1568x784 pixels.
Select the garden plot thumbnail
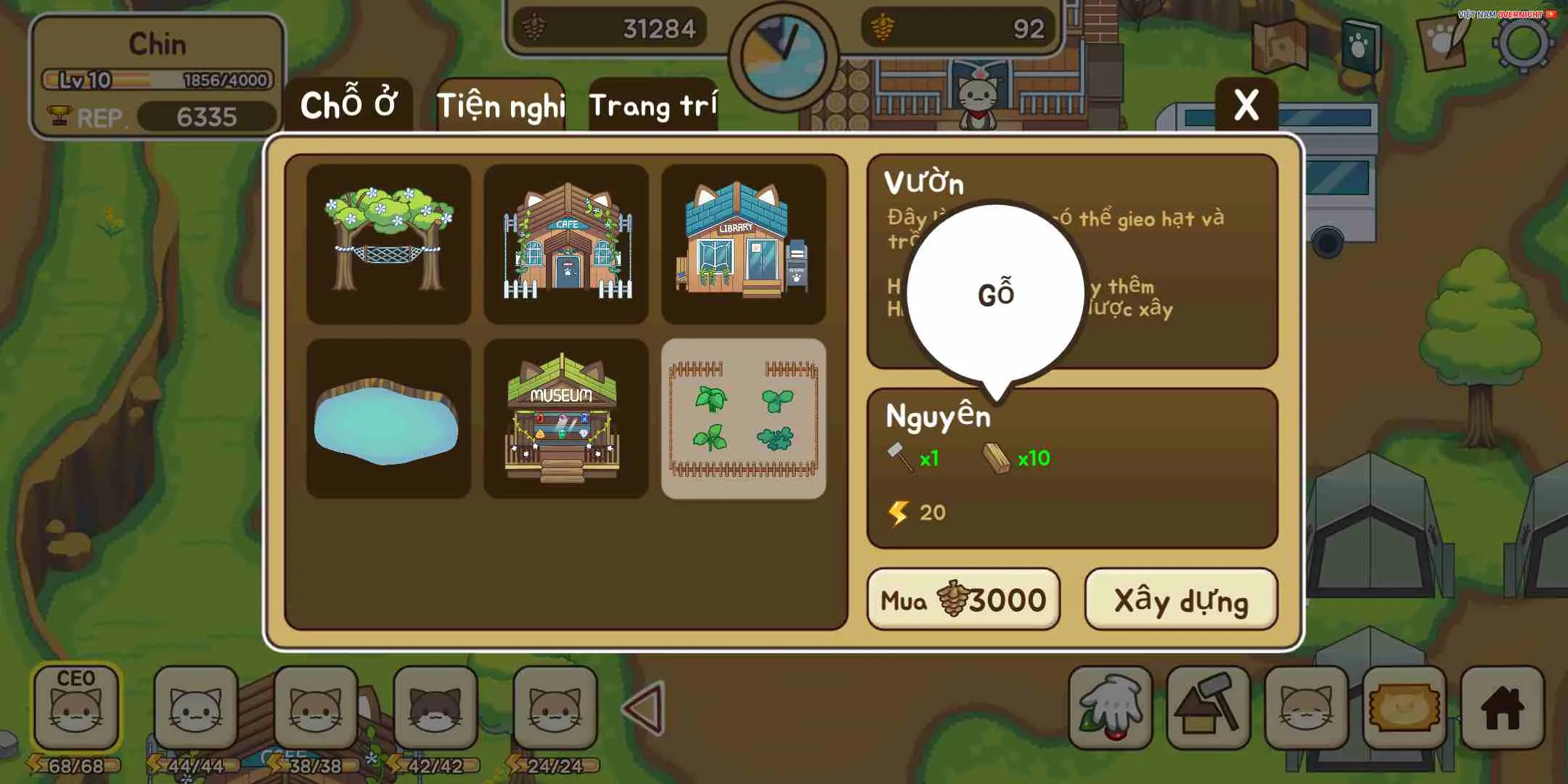[x=743, y=419]
